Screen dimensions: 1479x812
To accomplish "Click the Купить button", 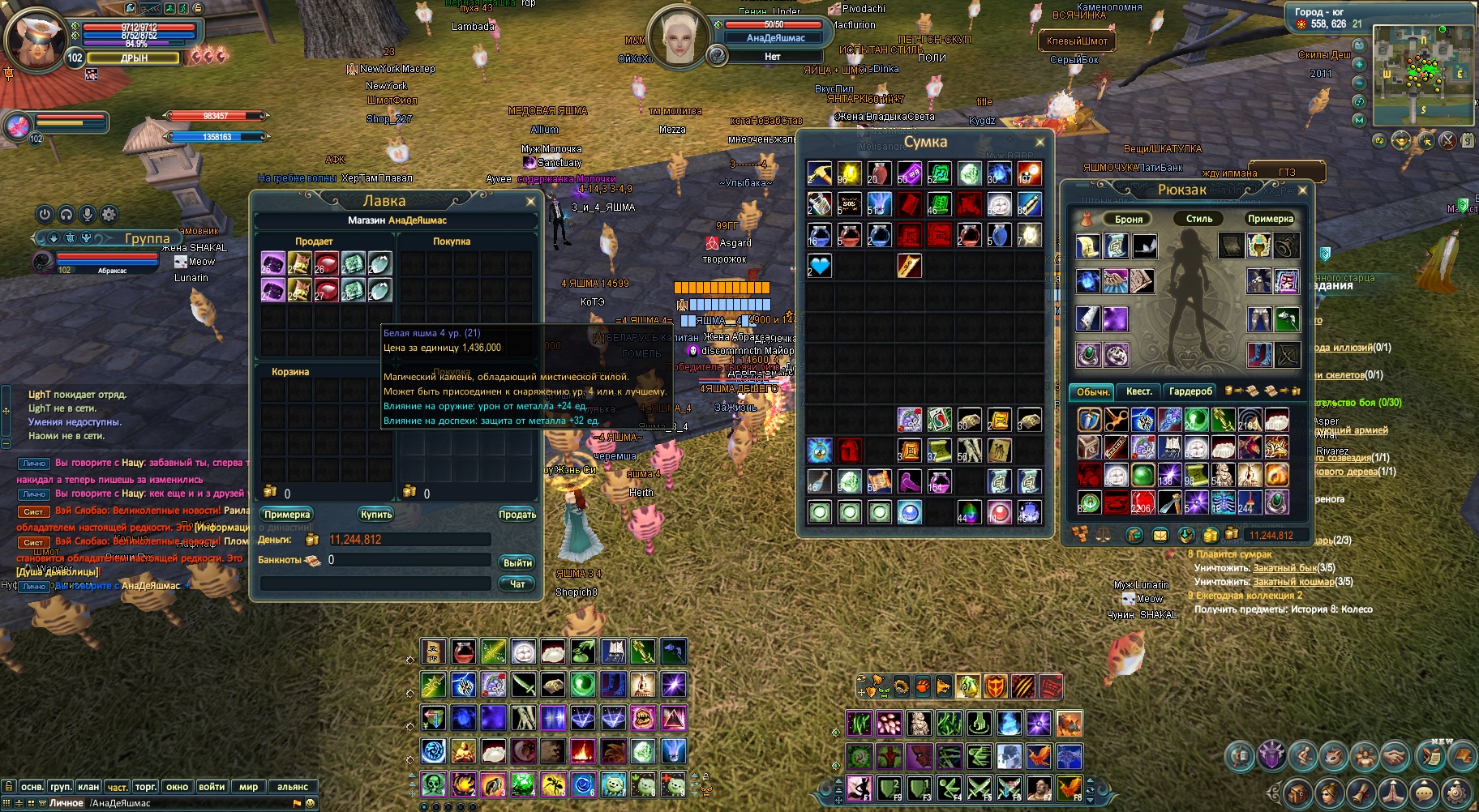I will 376,515.
